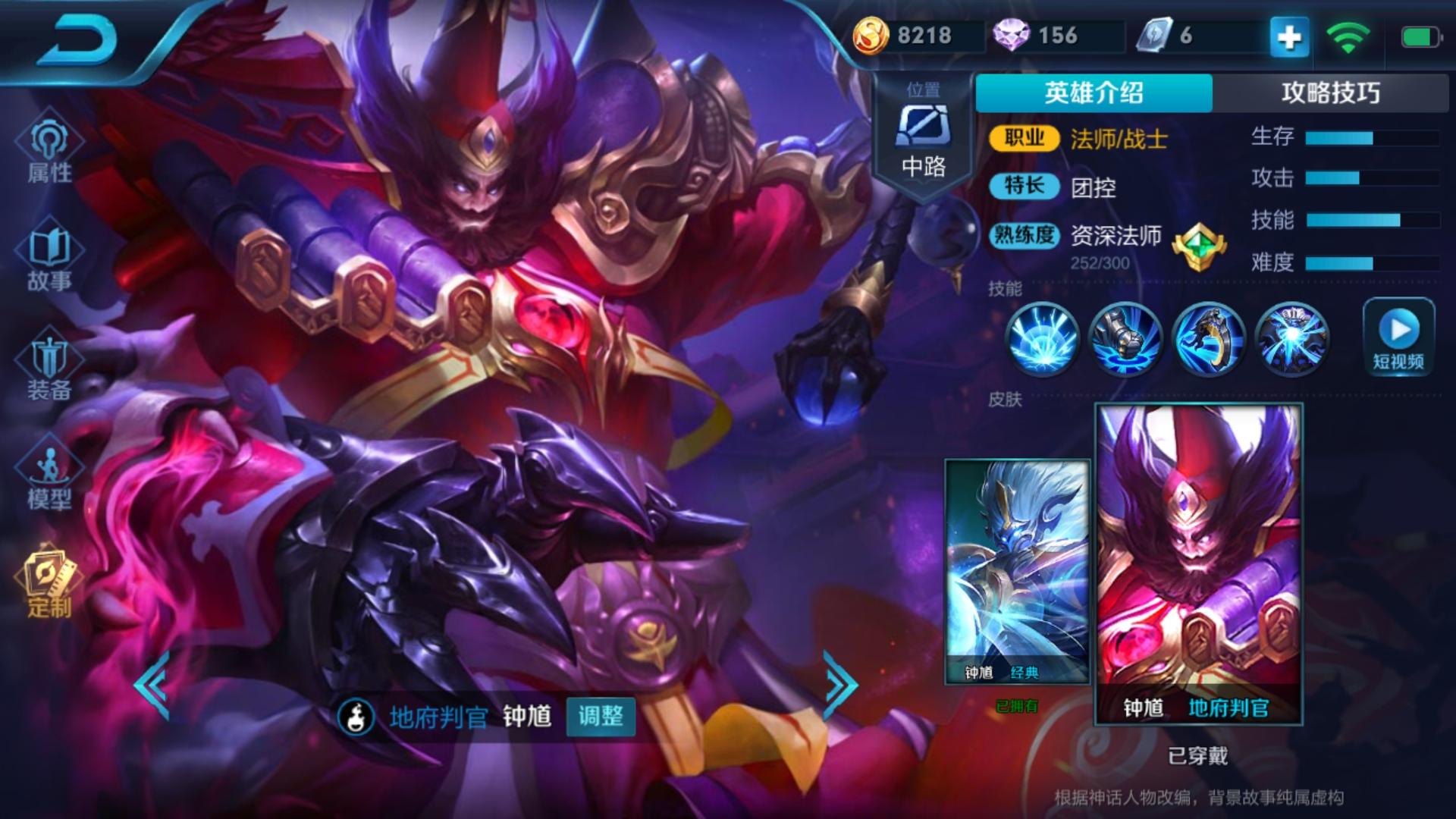Select the blue lightning burst skill icon
This screenshot has height=819, width=1456.
[1043, 338]
